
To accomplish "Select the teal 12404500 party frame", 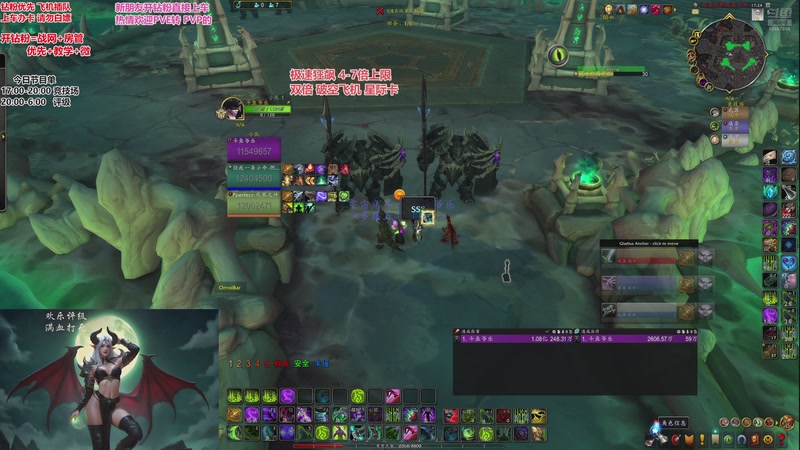I will (255, 178).
